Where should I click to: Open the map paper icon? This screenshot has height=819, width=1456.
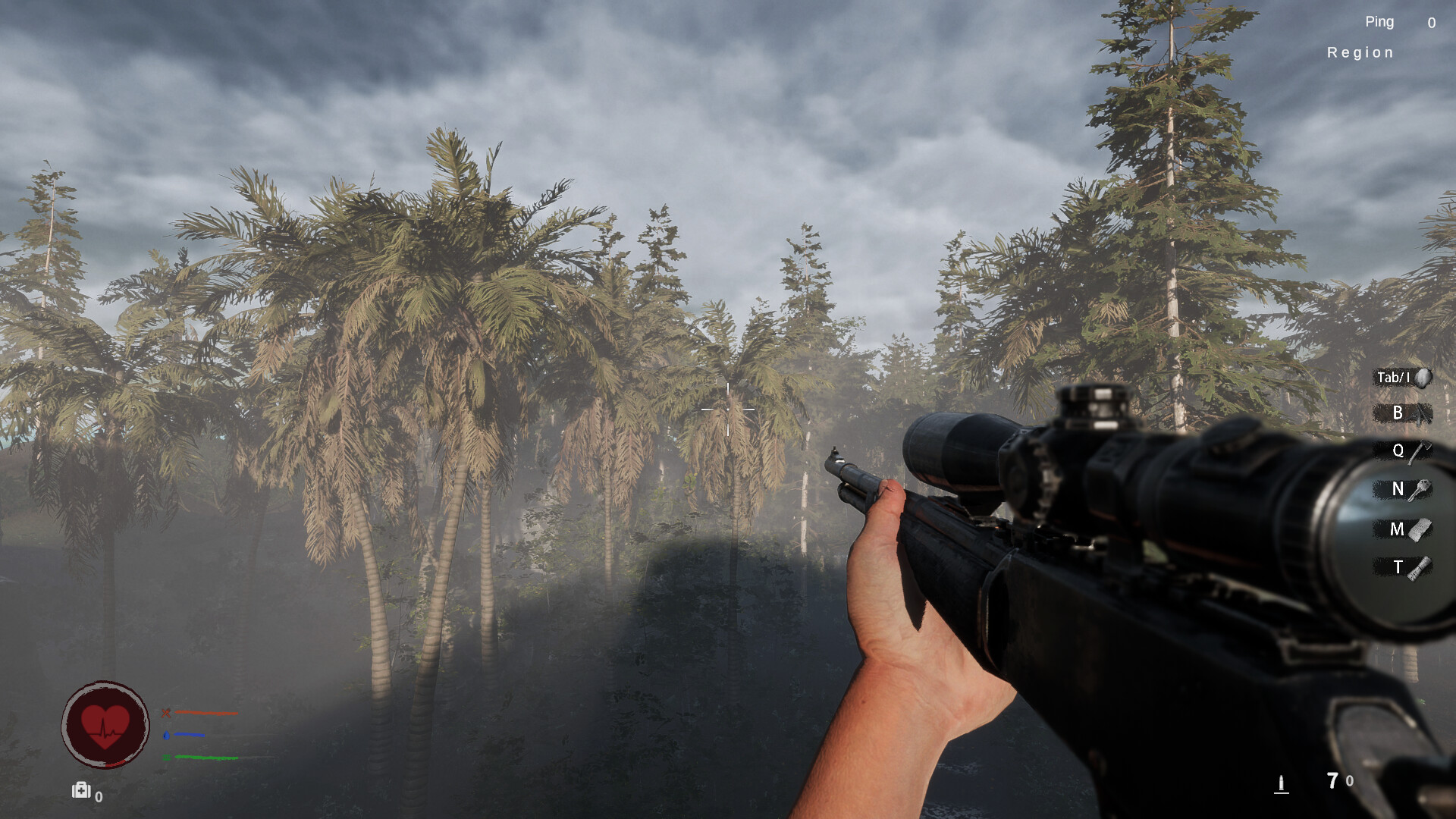(x=1420, y=529)
